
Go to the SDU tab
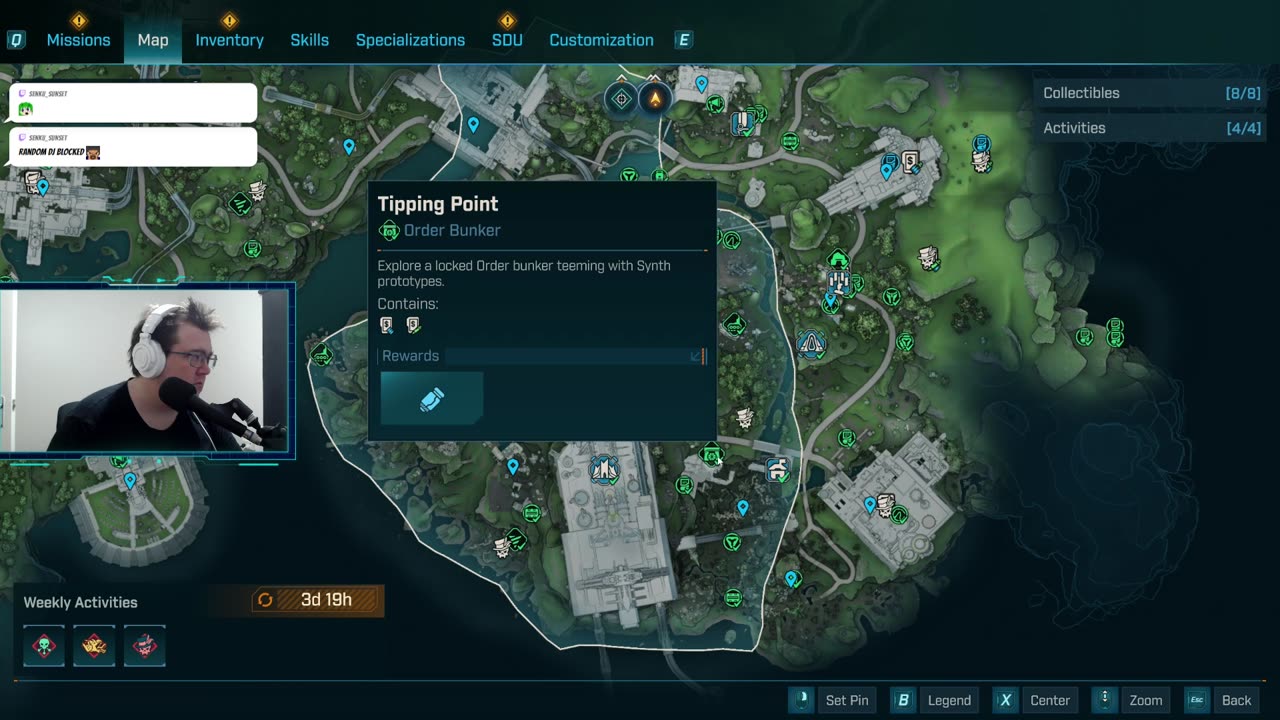click(x=507, y=40)
